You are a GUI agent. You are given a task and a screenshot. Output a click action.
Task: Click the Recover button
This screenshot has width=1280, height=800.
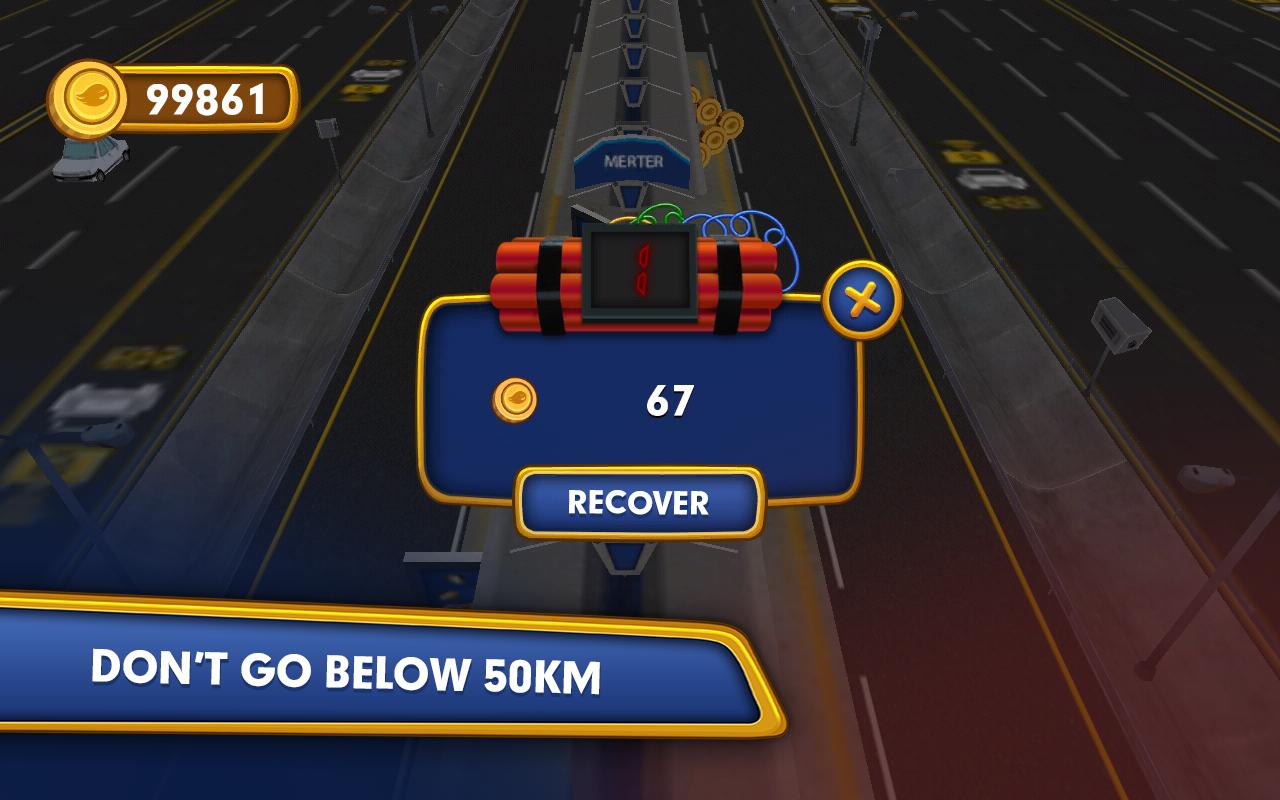pyautogui.click(x=639, y=502)
